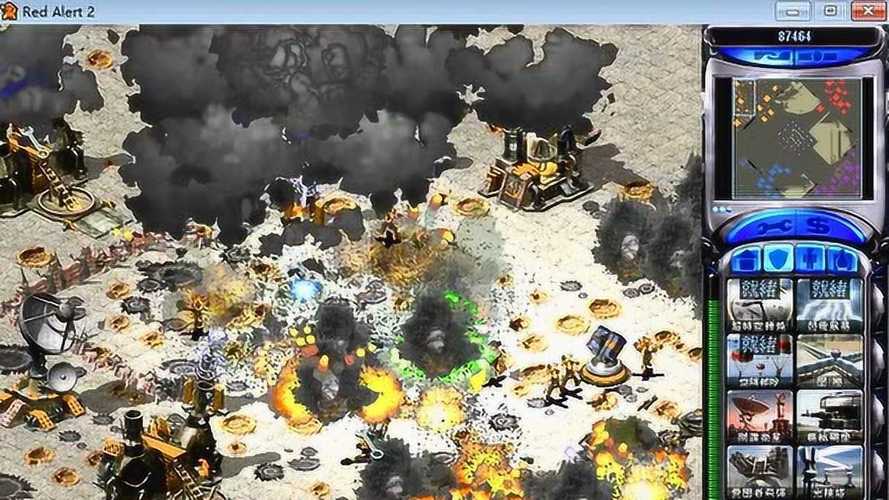Click the radar minimap

point(796,138)
